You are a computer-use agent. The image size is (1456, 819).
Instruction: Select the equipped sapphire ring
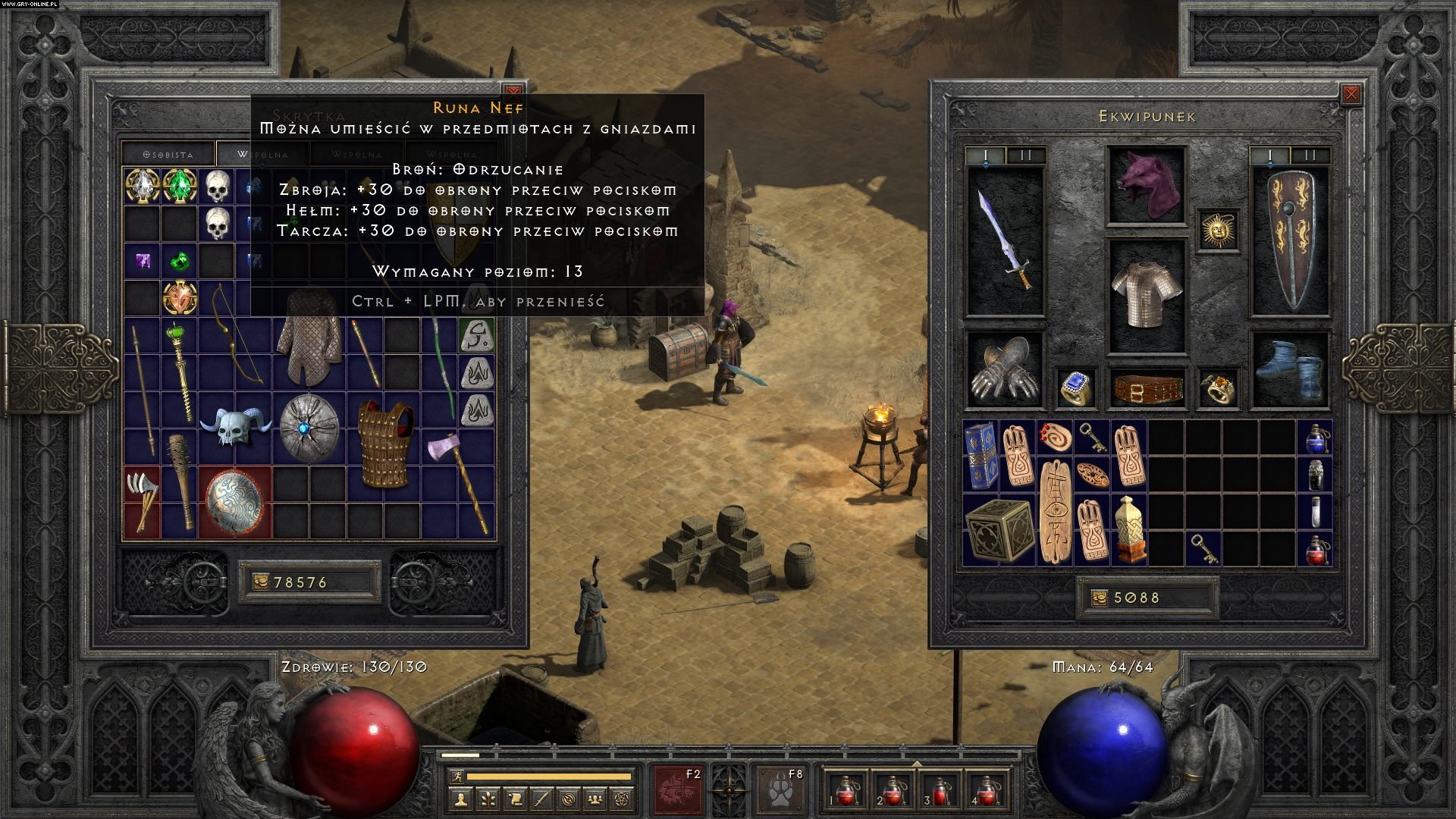(1077, 388)
